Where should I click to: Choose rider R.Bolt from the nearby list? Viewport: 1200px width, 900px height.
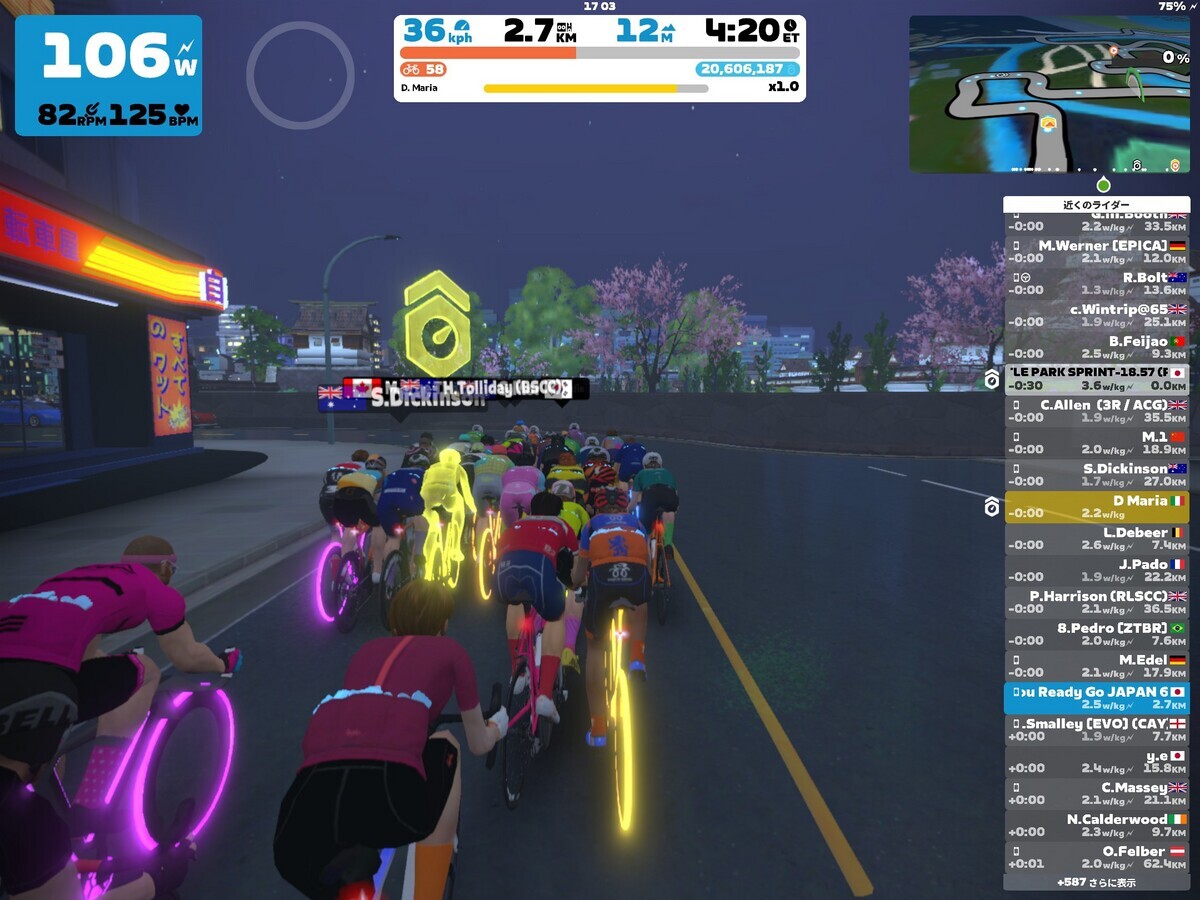(x=1096, y=283)
